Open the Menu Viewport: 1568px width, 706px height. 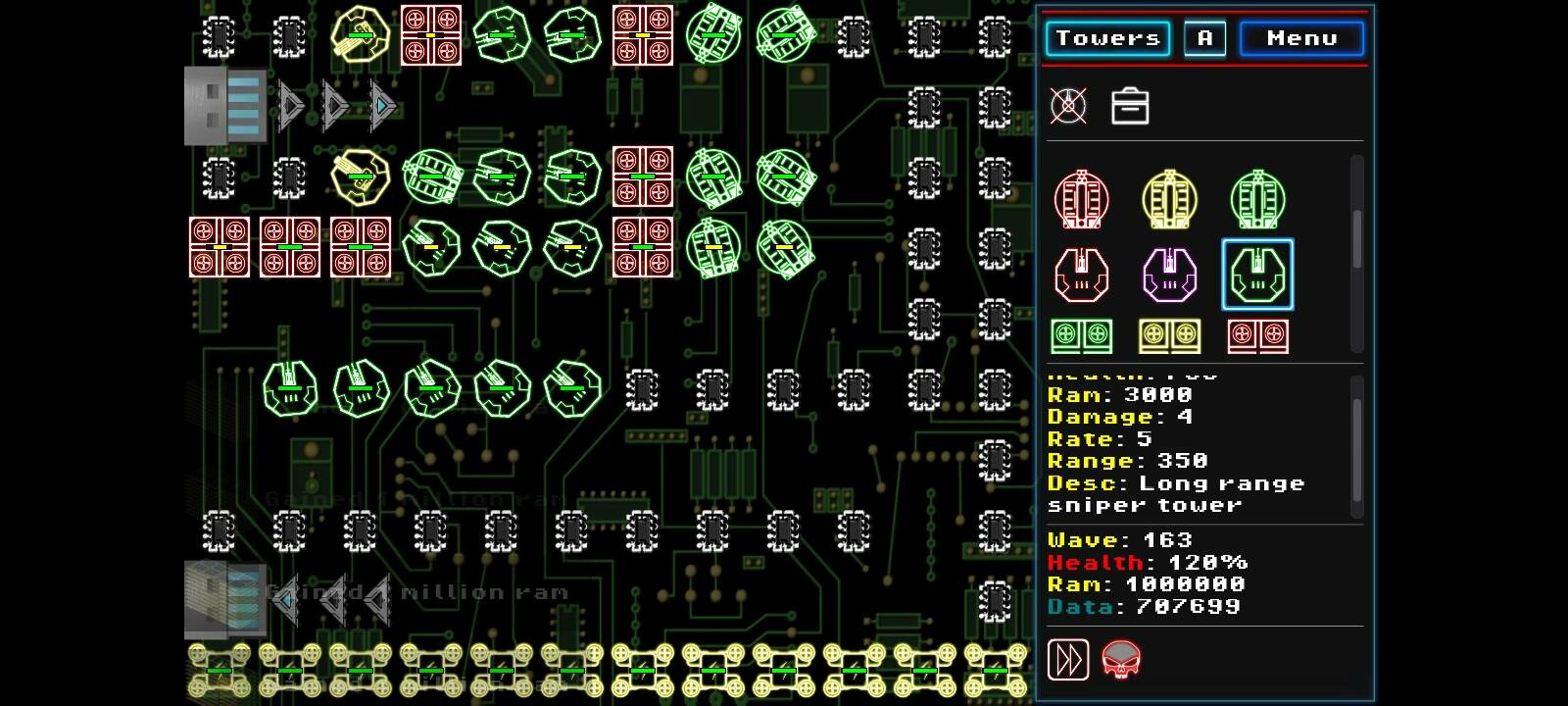tap(1301, 38)
